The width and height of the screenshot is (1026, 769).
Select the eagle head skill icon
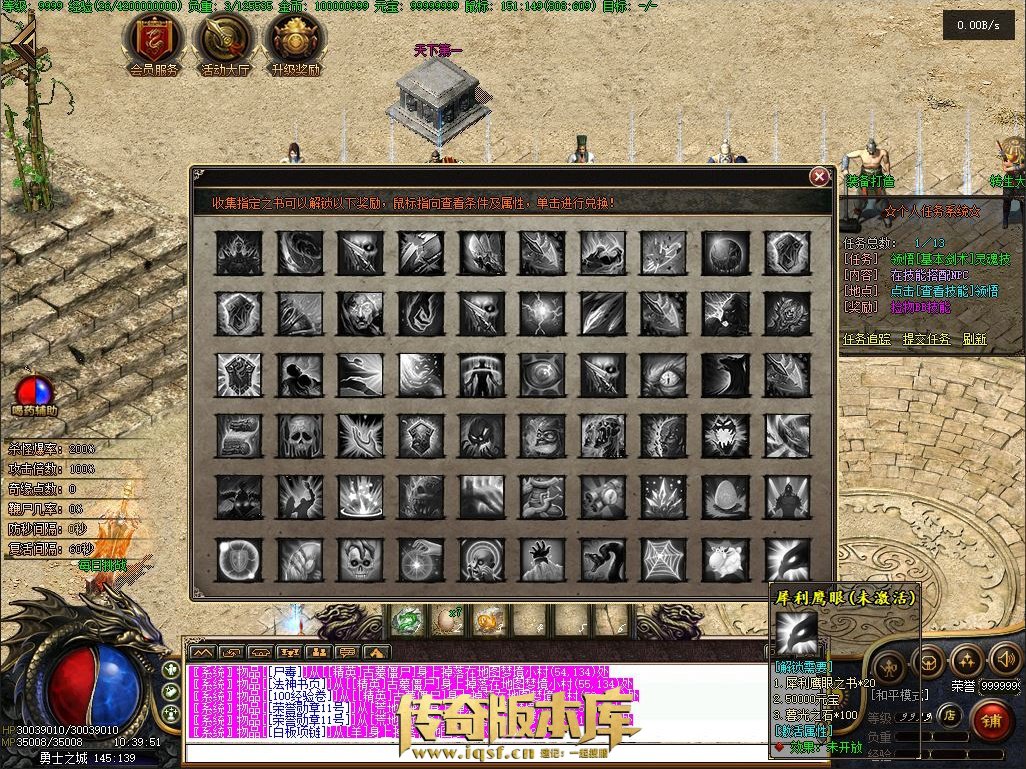click(x=787, y=559)
